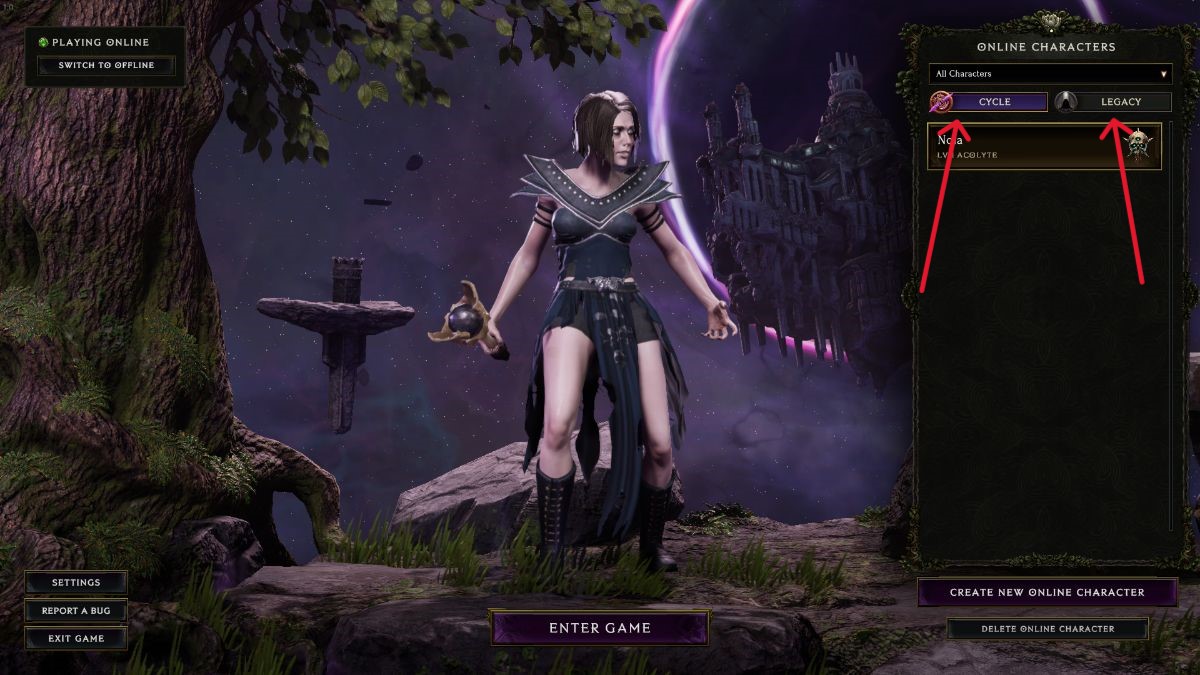This screenshot has height=675, width=1200.
Task: Switch to the Legacy tab
Action: coord(1120,102)
